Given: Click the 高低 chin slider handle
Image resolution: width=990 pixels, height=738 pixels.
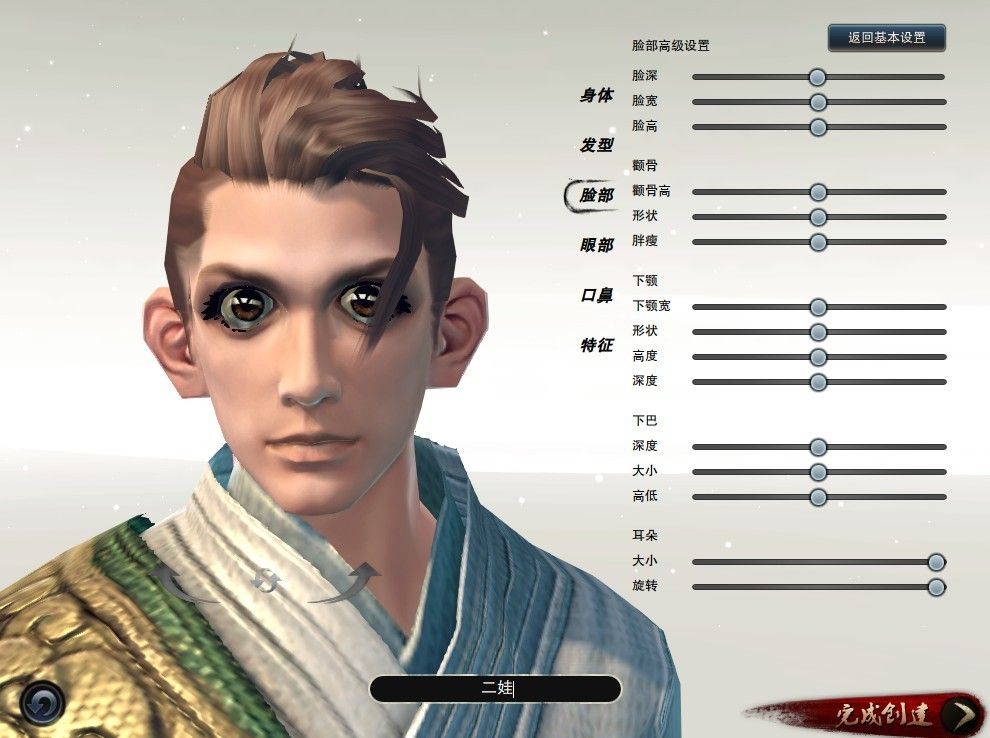Looking at the screenshot, I should pos(818,497).
